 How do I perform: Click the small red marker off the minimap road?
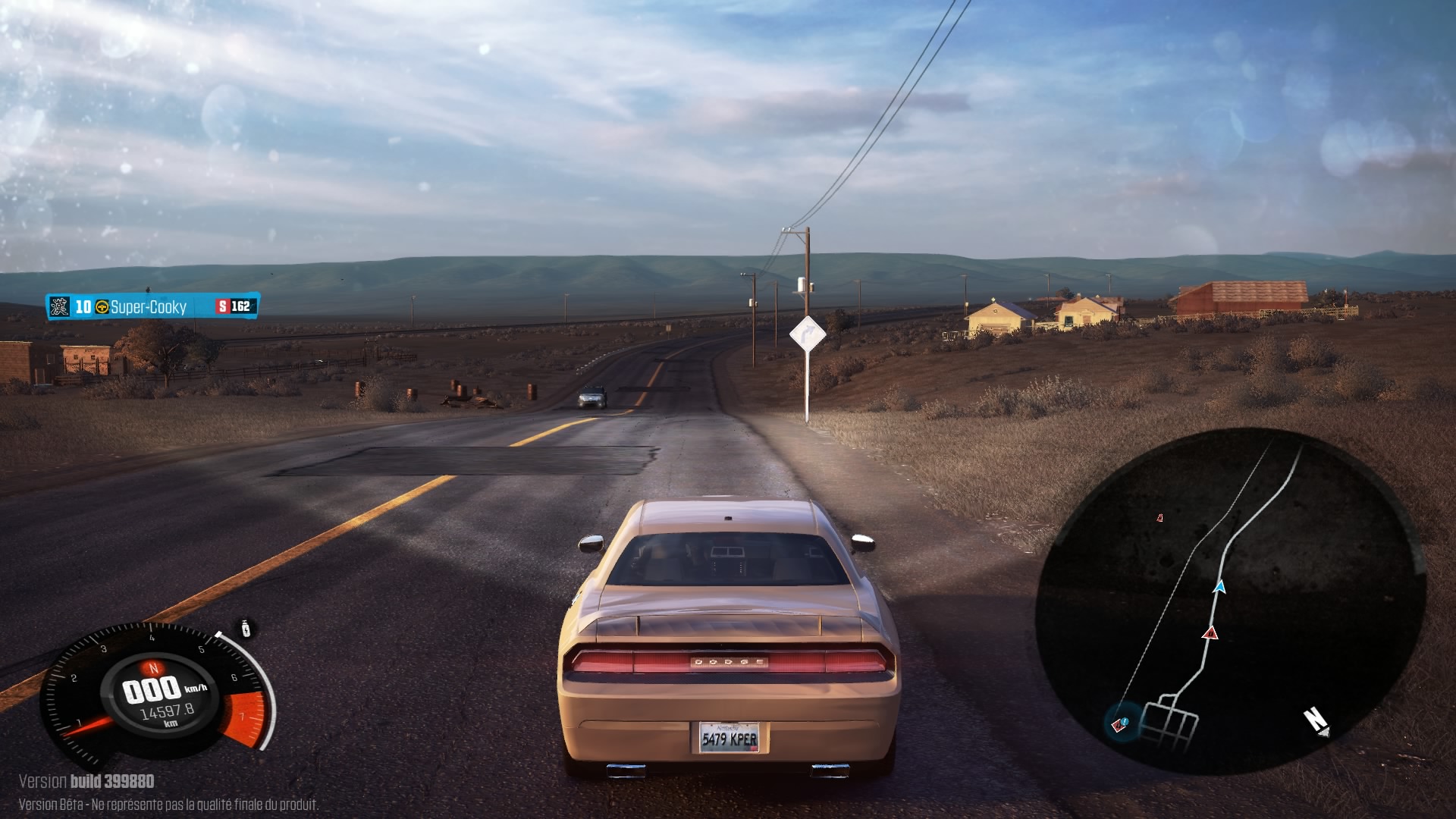pos(1159,518)
